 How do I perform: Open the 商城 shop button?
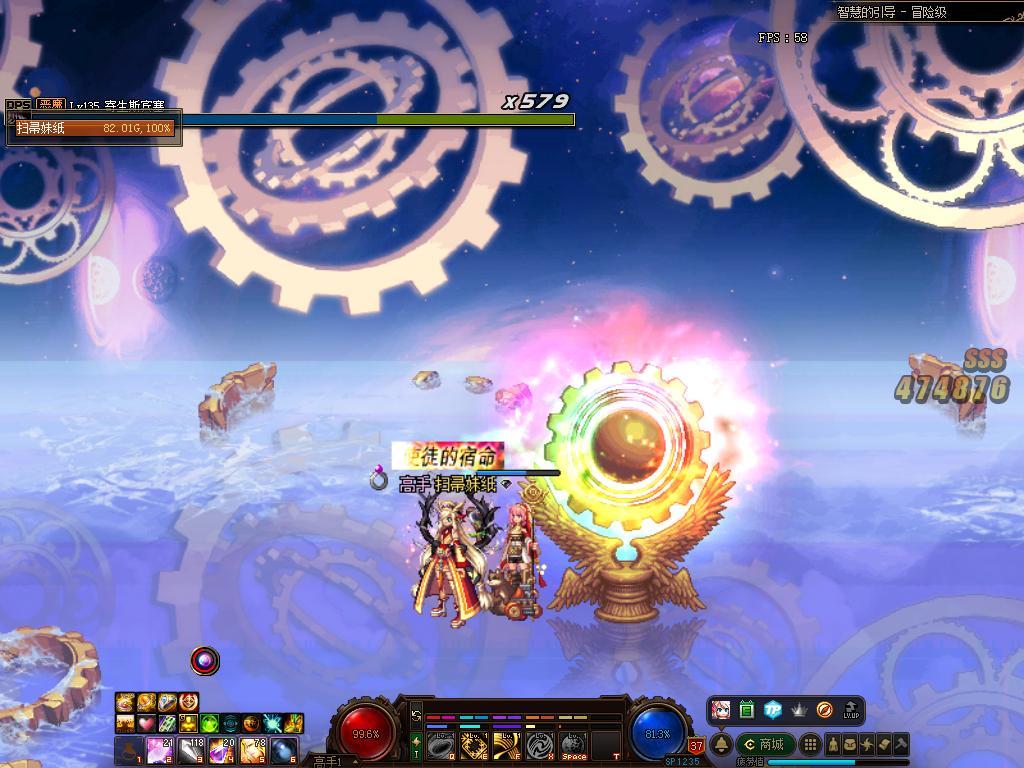[766, 744]
